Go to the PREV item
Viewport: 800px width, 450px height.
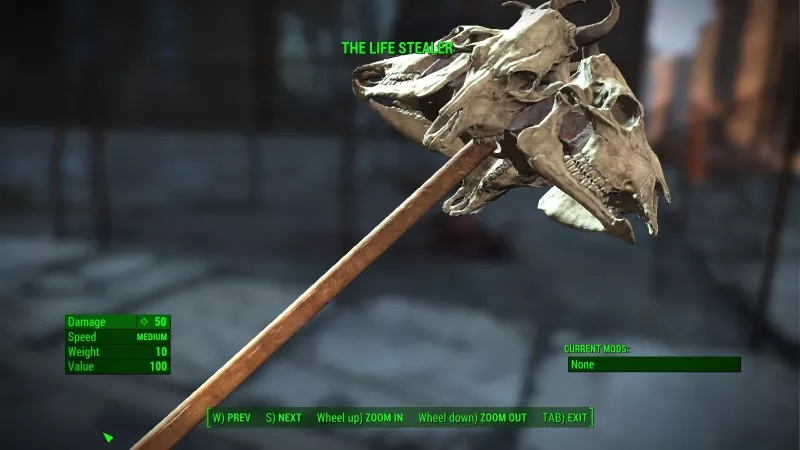pyautogui.click(x=231, y=417)
